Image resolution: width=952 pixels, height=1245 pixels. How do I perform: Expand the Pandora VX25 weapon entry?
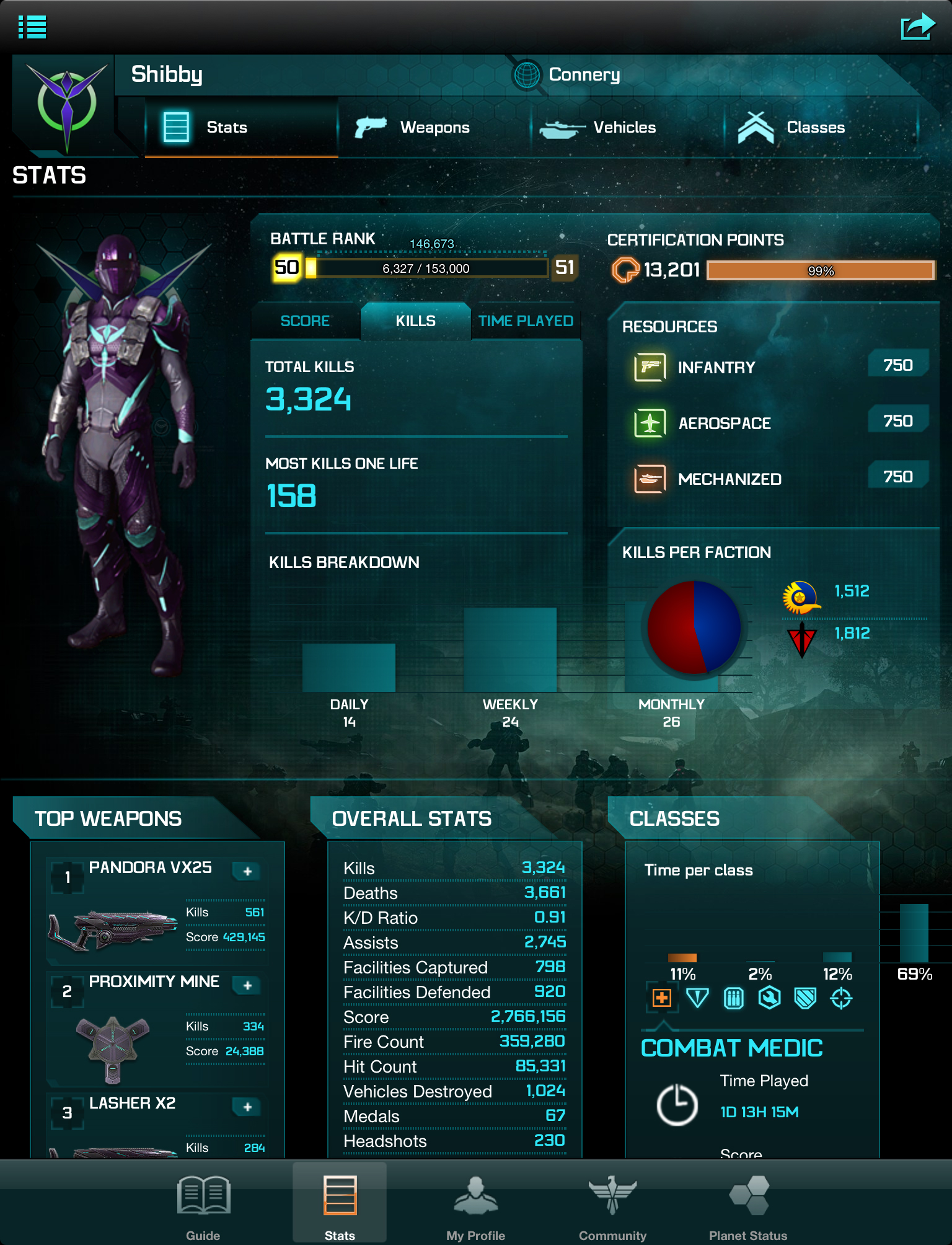[x=247, y=871]
